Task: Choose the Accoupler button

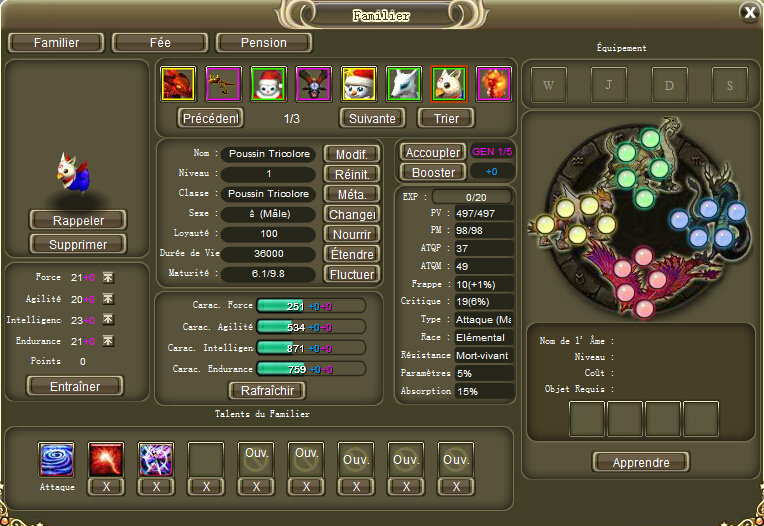Action: pyautogui.click(x=432, y=153)
